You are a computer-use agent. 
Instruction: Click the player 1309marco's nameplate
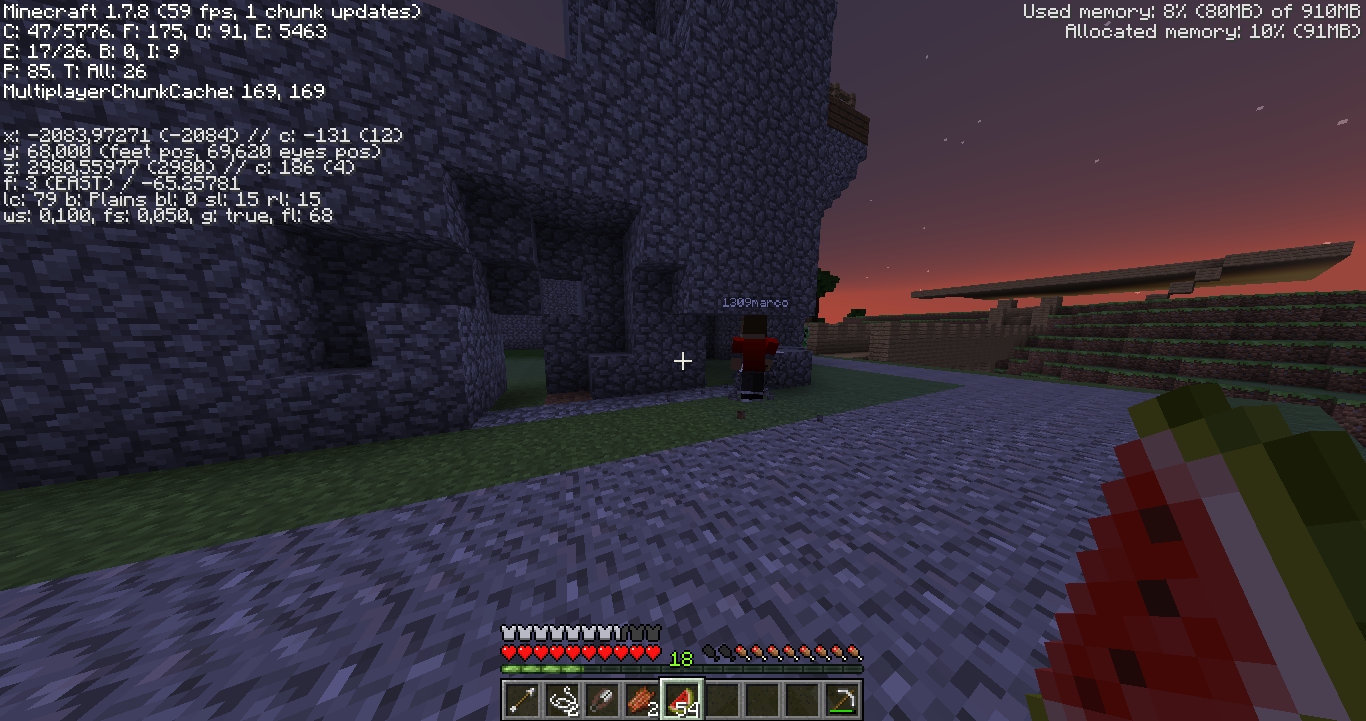coord(755,301)
